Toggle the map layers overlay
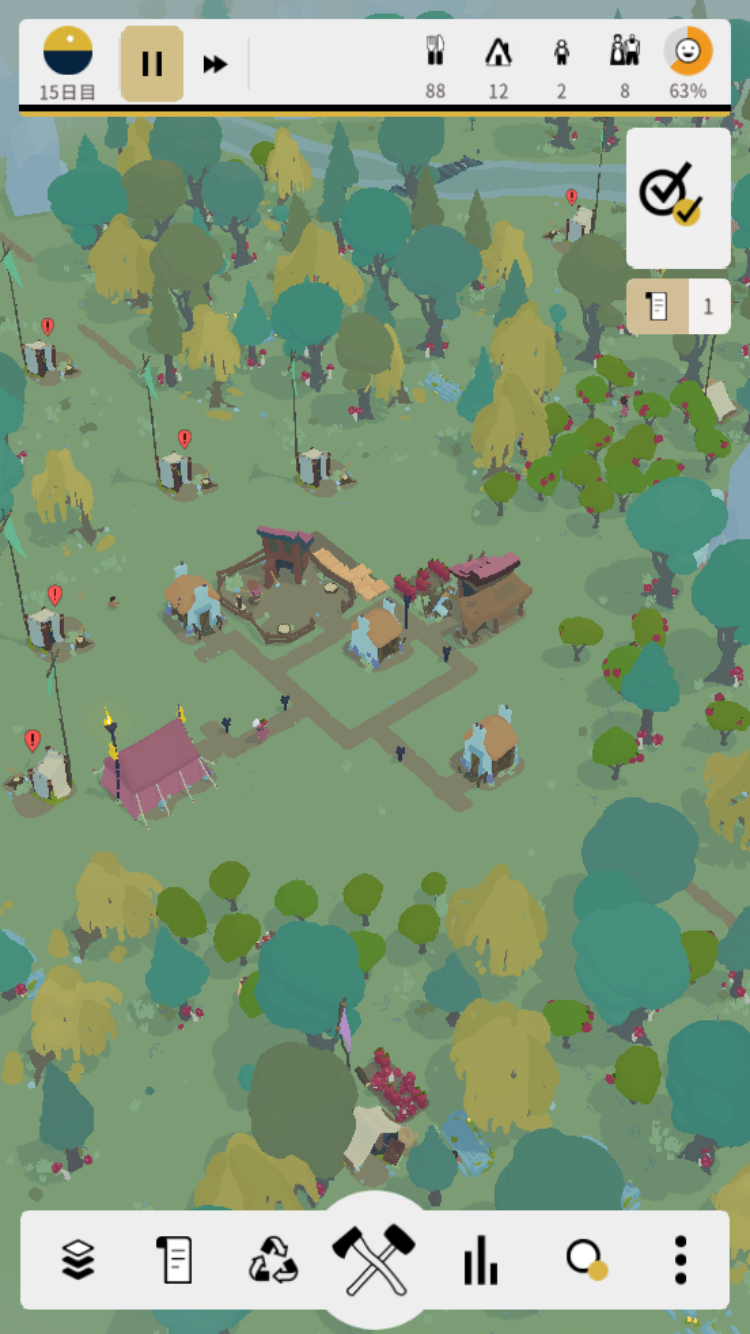Viewport: 750px width, 1334px height. pyautogui.click(x=78, y=1259)
